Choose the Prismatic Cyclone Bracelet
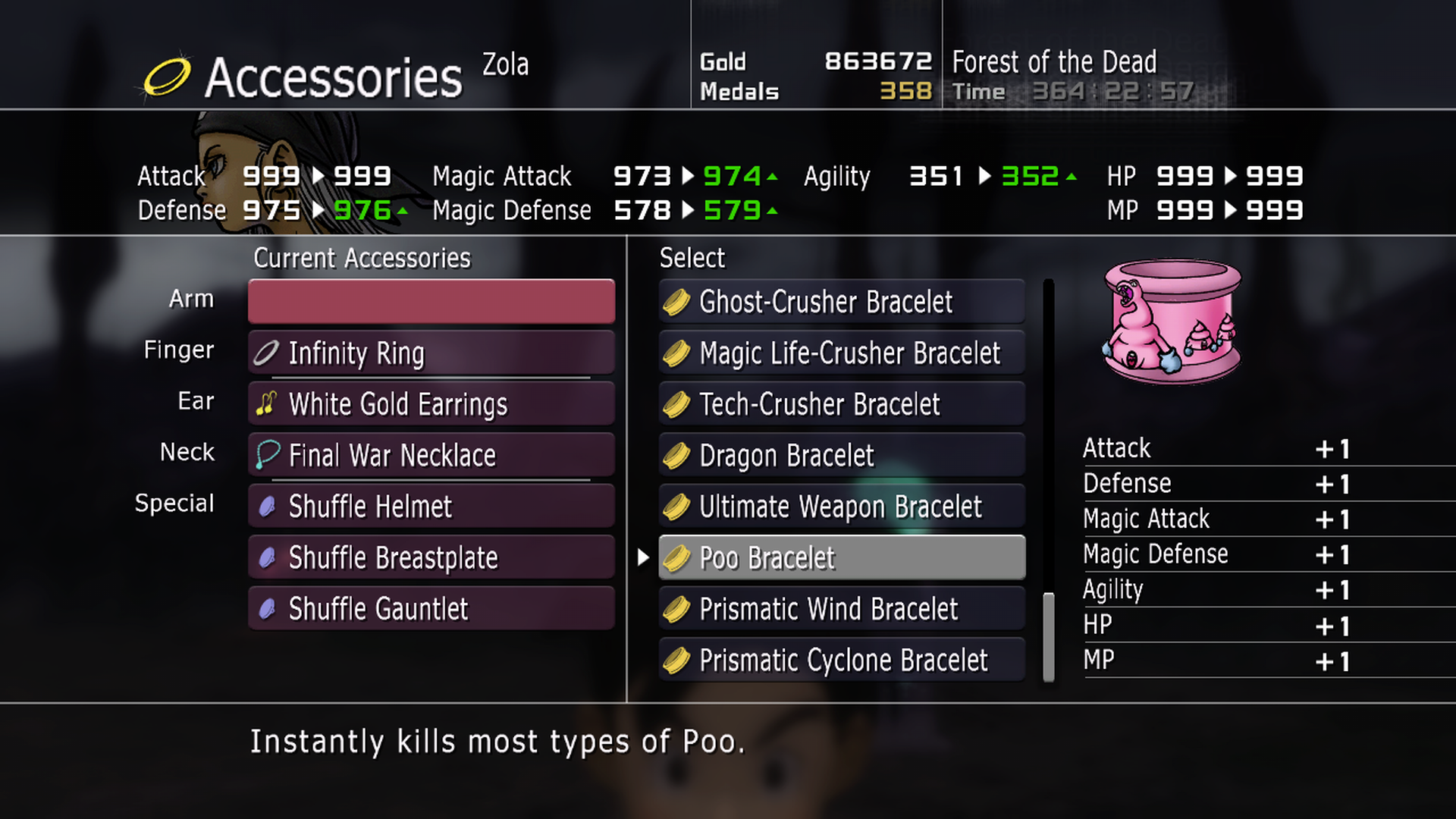Viewport: 1456px width, 819px height. 842,660
